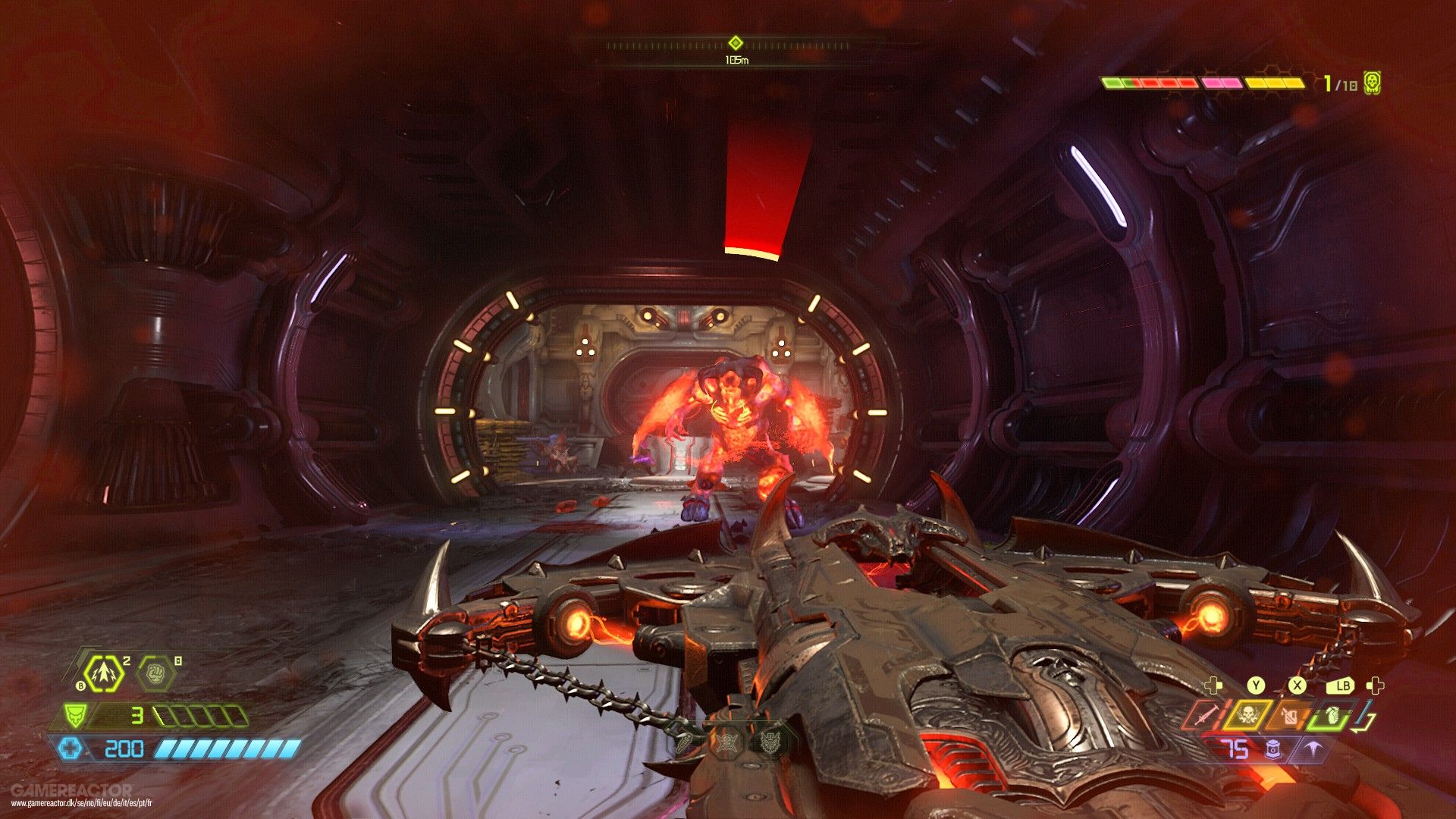Toggle the X button prompt indicator
Viewport: 1456px width, 819px height.
1298,686
